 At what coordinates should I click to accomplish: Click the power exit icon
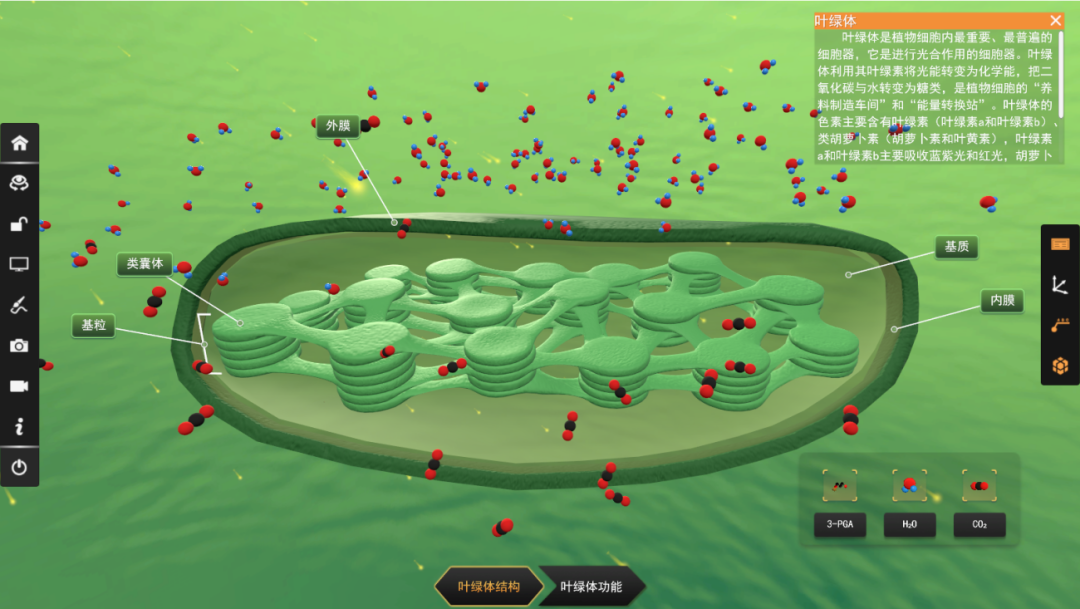coord(19,467)
